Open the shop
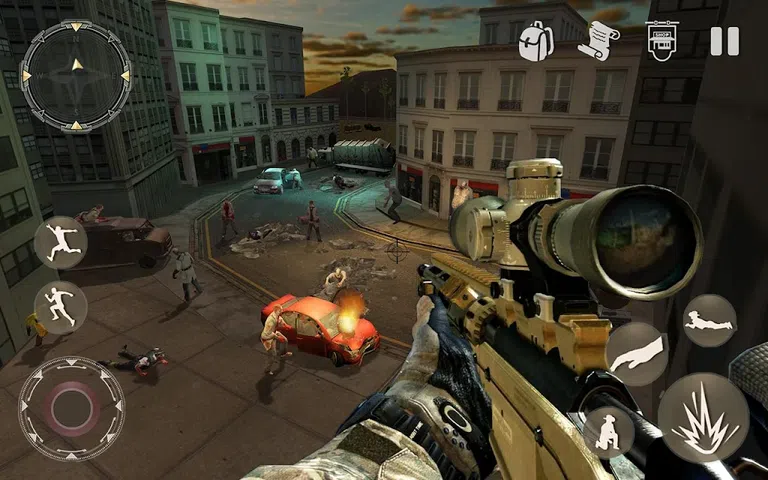The width and height of the screenshot is (768, 480). 661,41
